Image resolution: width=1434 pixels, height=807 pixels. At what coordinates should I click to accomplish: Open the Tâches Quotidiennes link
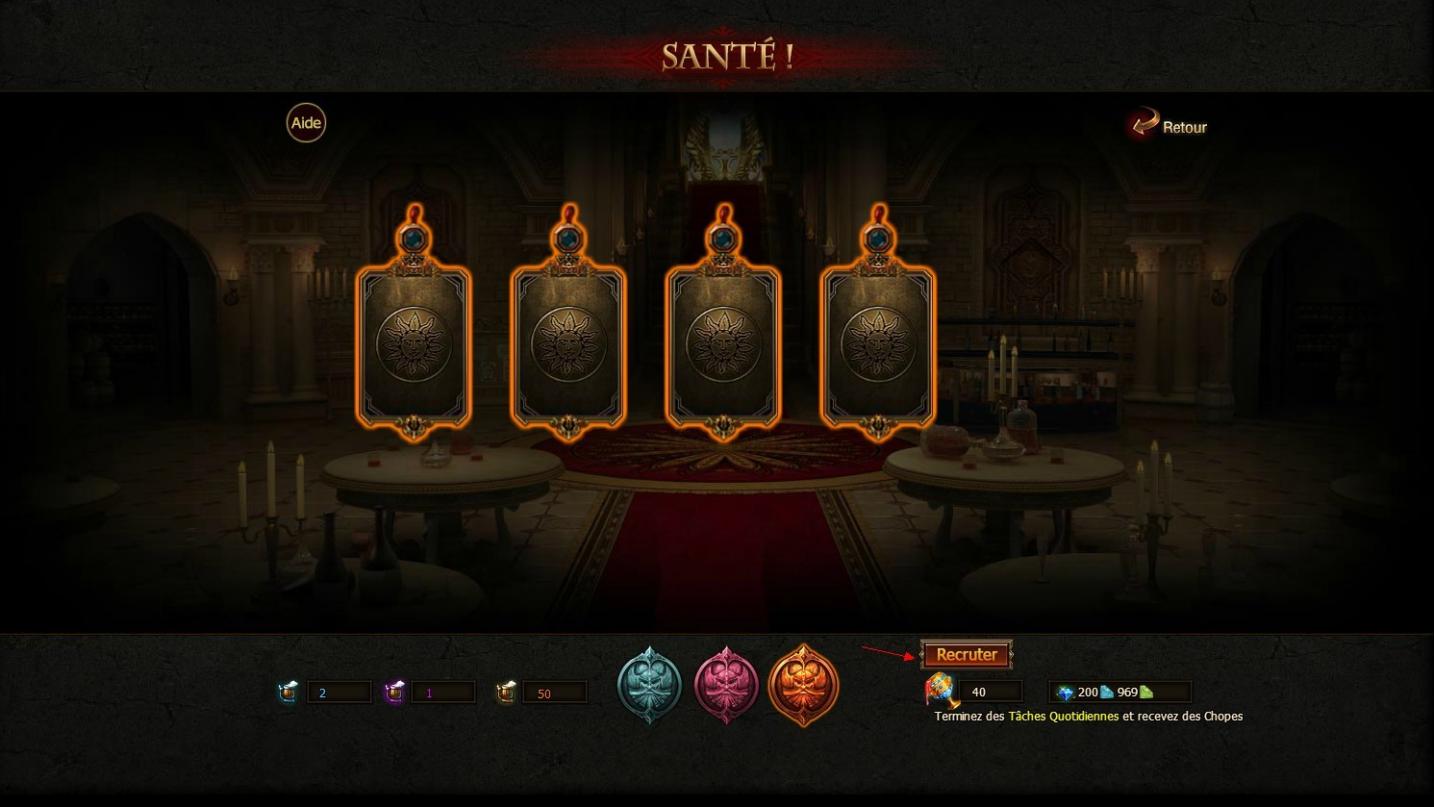(1063, 716)
